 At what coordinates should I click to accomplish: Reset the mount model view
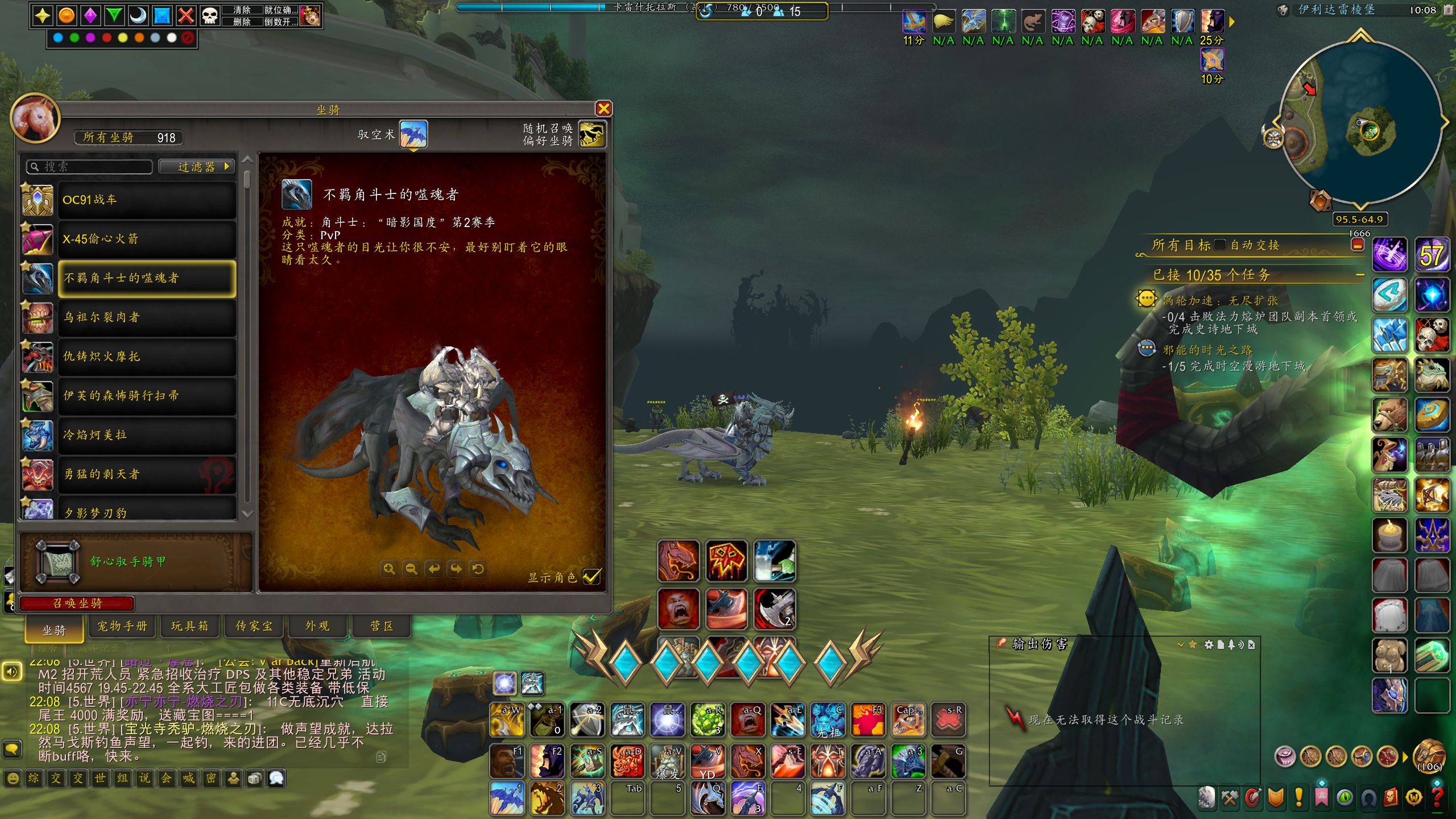[x=478, y=569]
